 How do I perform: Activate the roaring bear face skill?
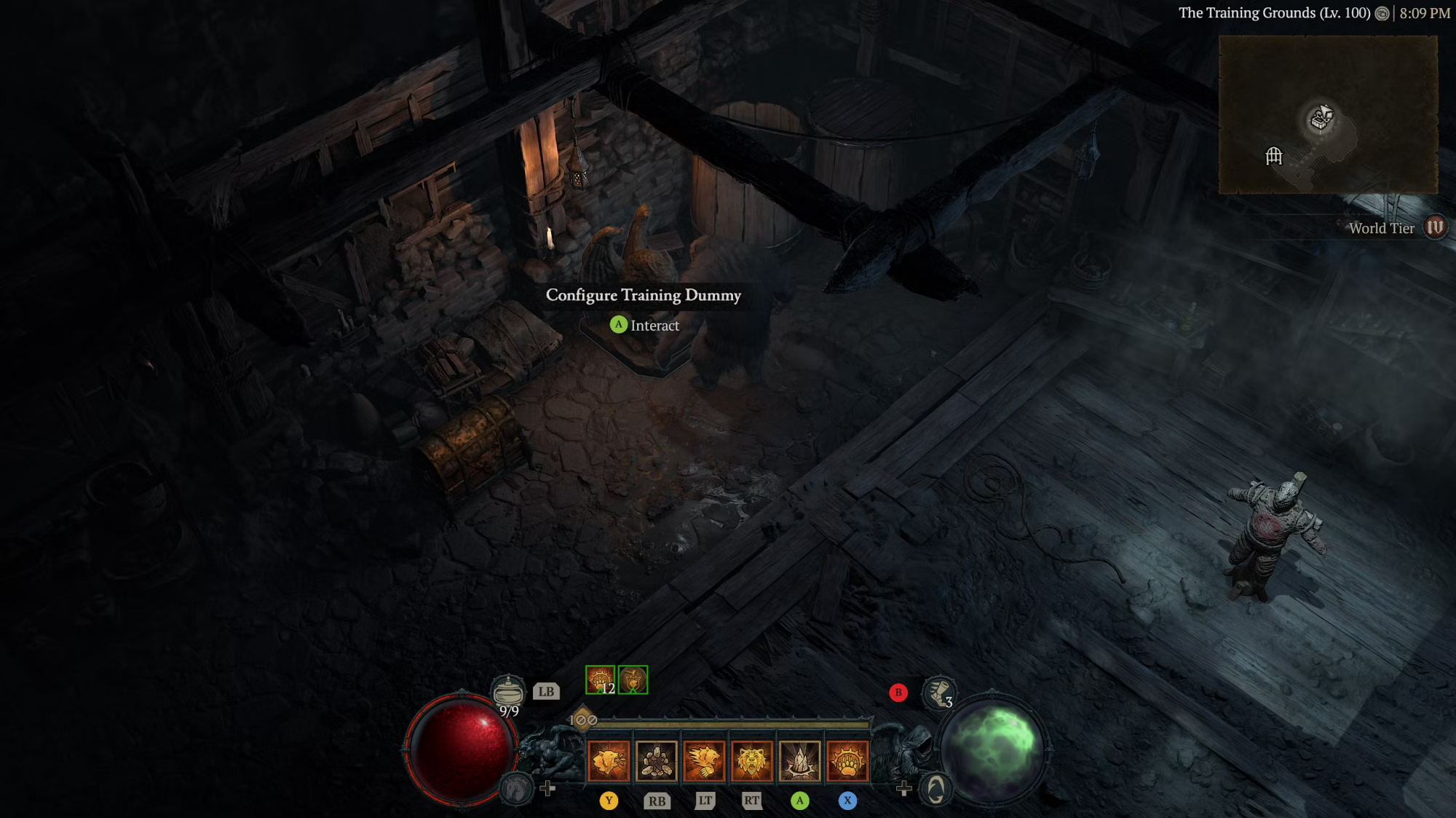pos(752,761)
